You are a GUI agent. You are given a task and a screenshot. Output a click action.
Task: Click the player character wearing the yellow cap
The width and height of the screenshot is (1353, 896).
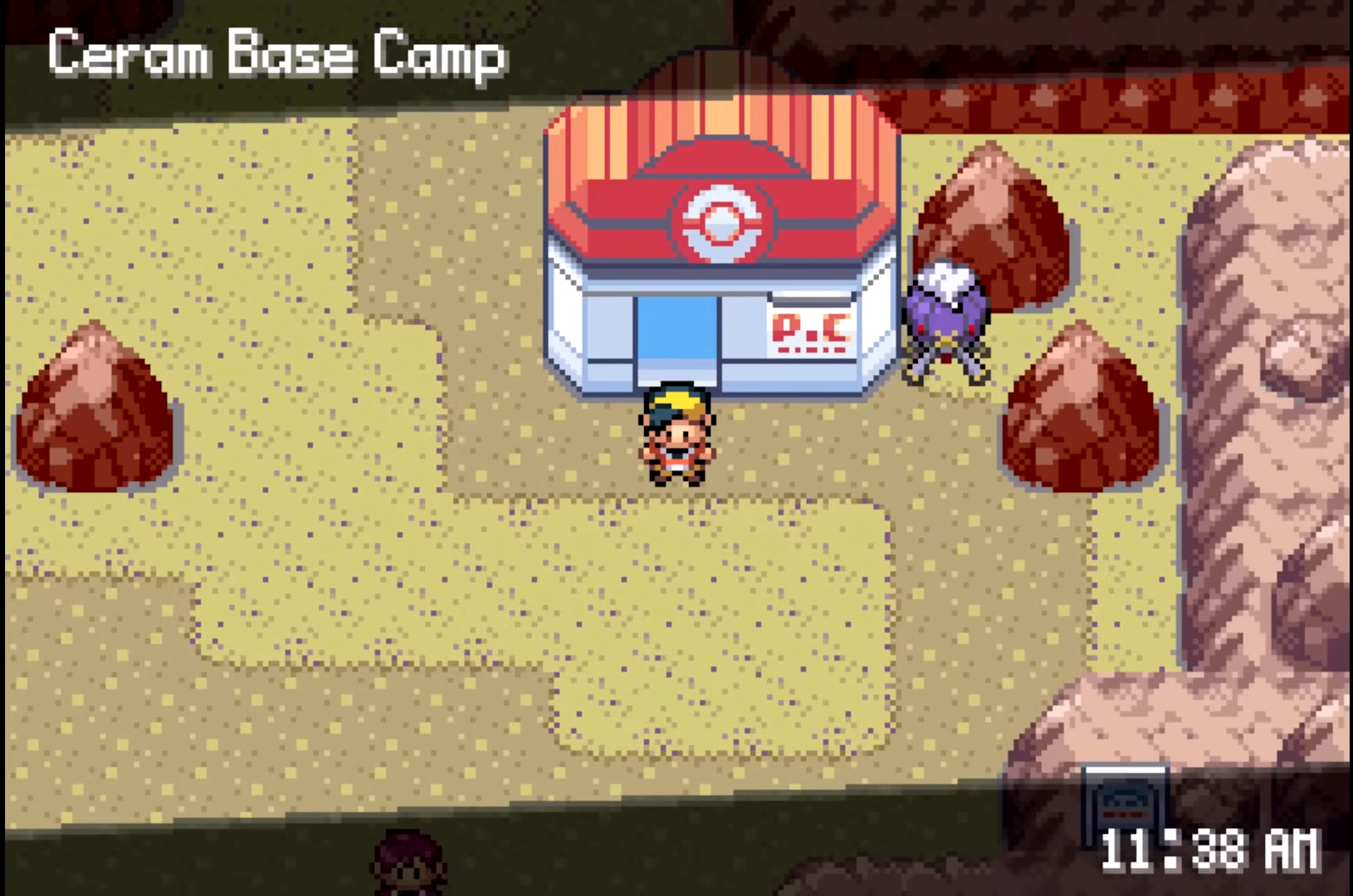tap(678, 431)
